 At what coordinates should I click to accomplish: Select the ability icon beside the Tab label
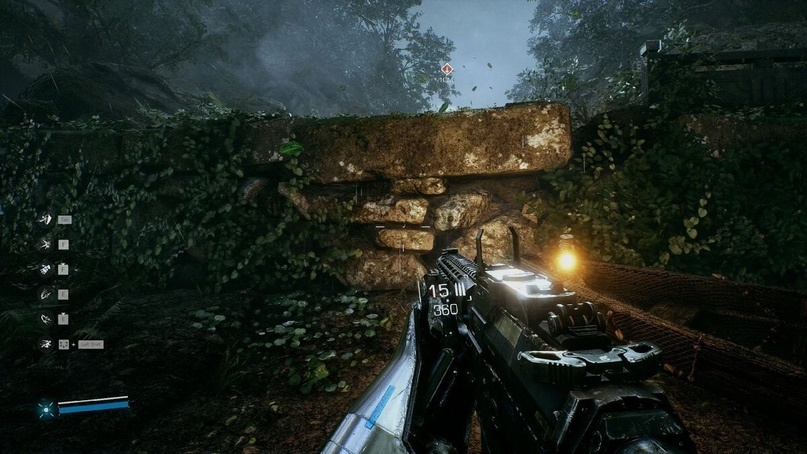click(44, 219)
